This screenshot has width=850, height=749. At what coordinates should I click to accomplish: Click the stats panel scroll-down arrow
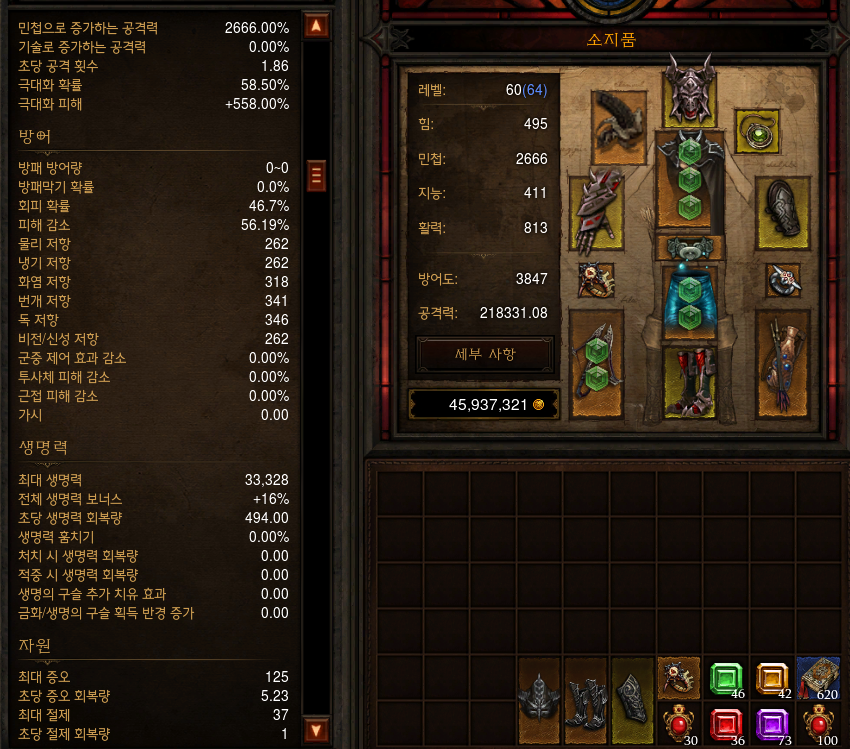[316, 729]
